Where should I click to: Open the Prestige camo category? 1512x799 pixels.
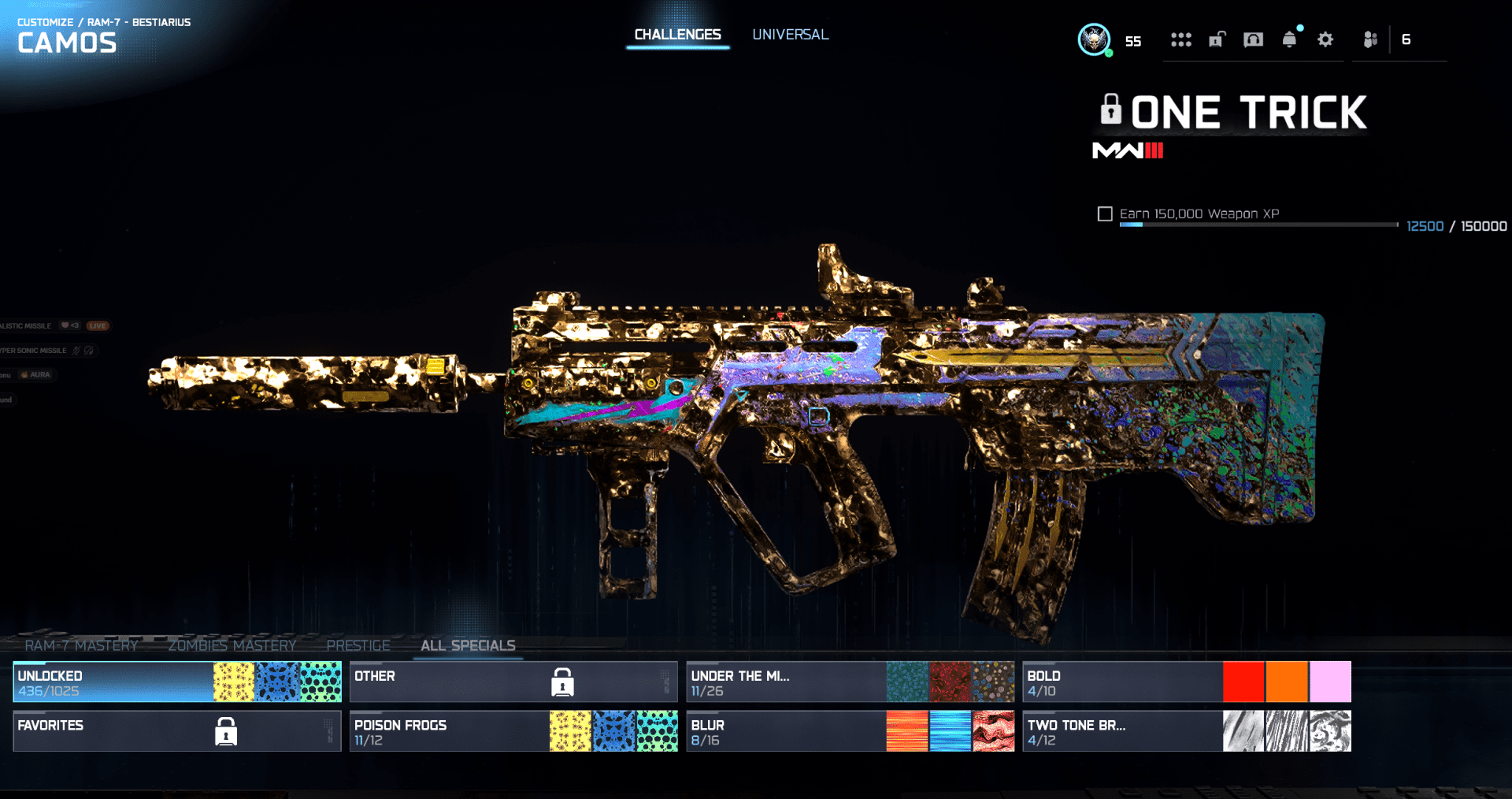pos(358,645)
